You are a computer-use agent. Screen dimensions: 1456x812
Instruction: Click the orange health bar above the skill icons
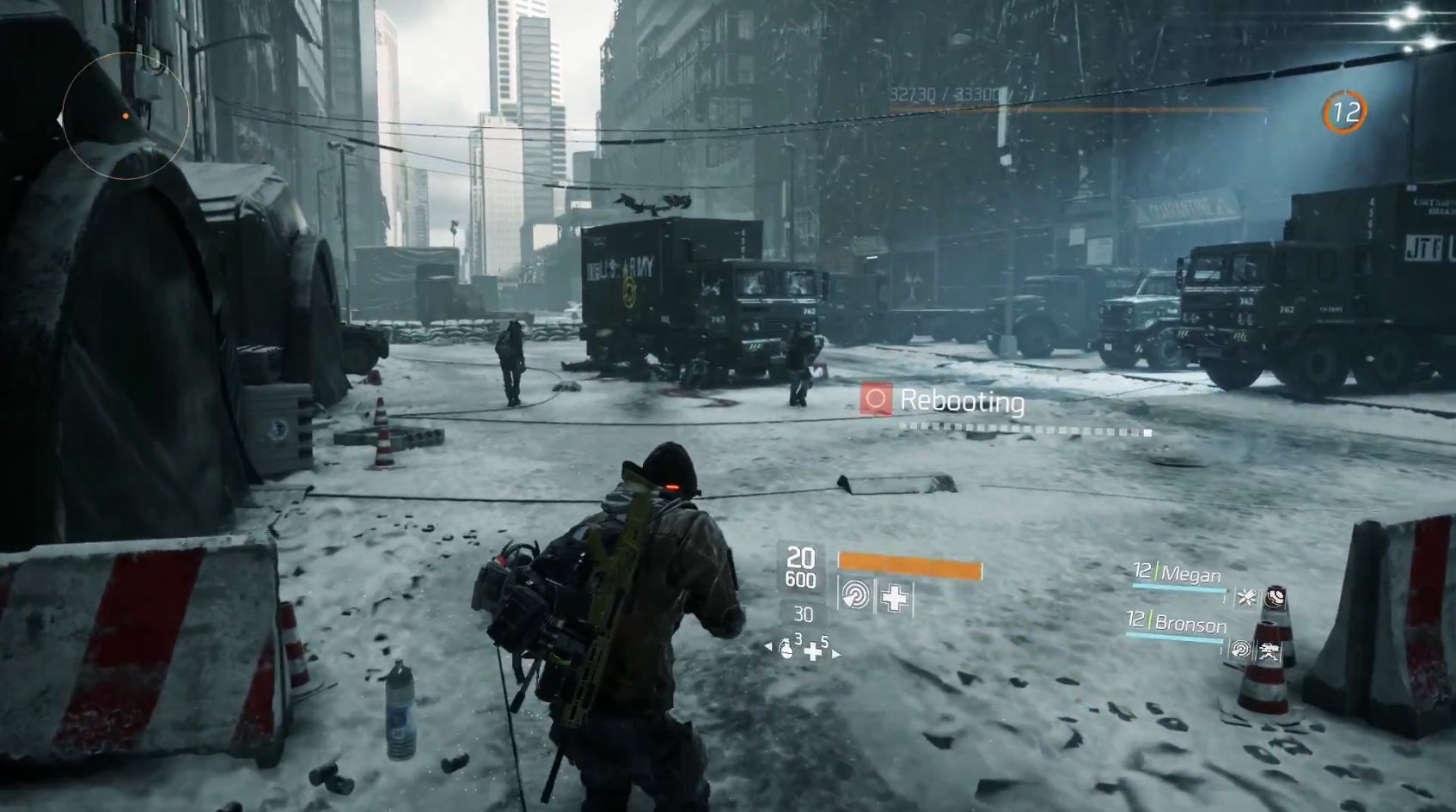coord(909,565)
